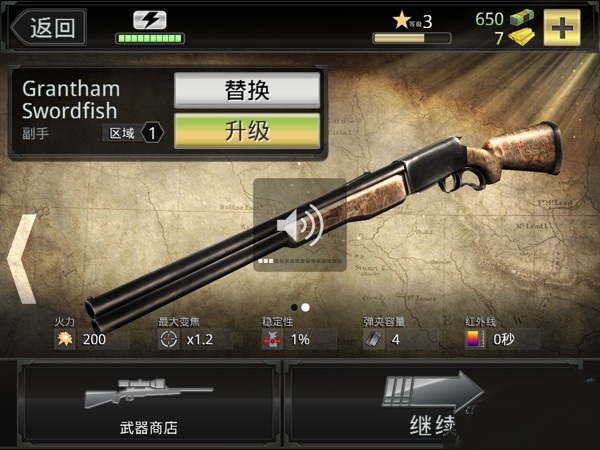Open the 武器商店 weapon shop
Image resolution: width=600 pixels, height=450 pixels.
(x=148, y=404)
